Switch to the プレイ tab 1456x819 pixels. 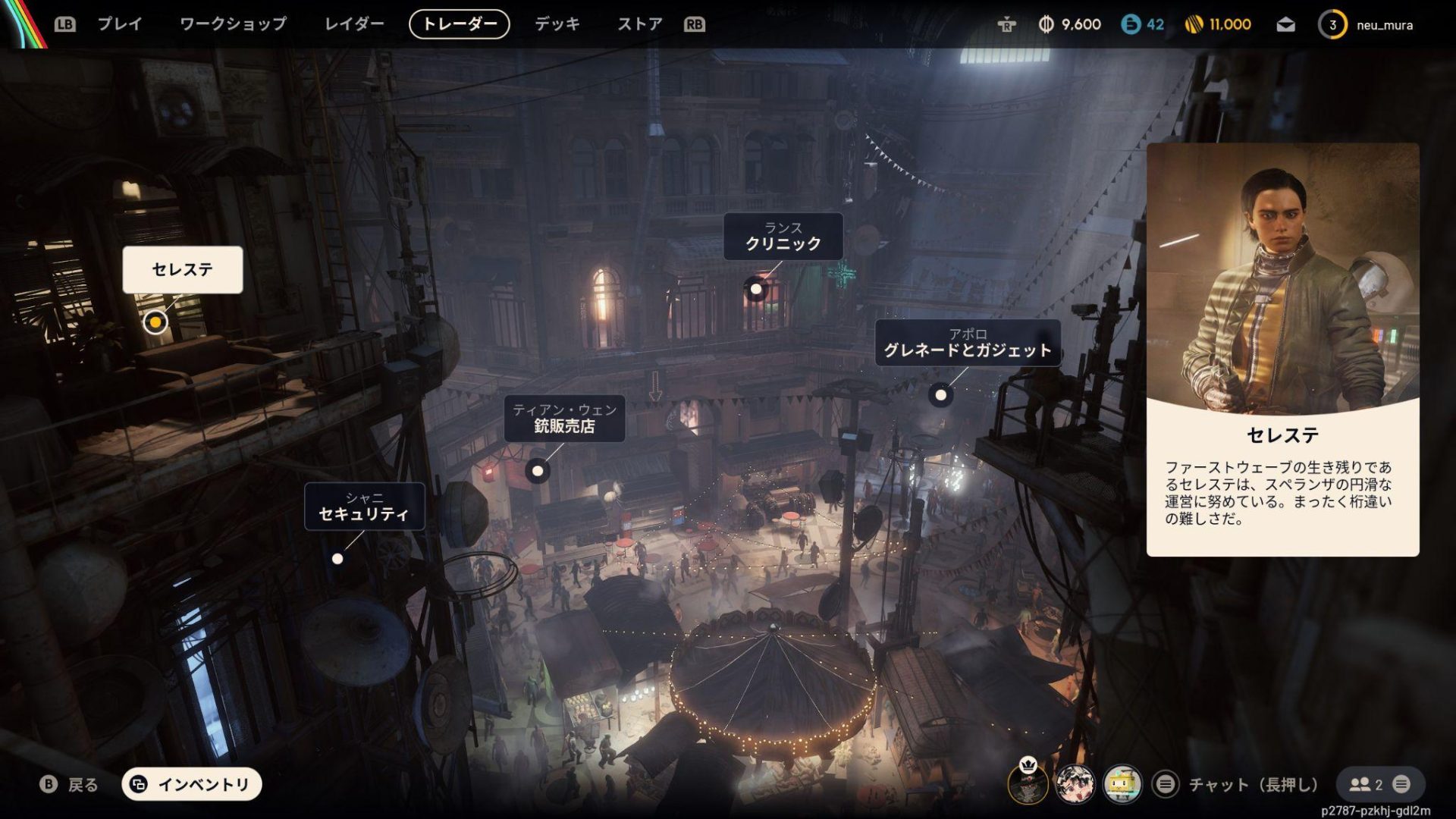[x=120, y=24]
